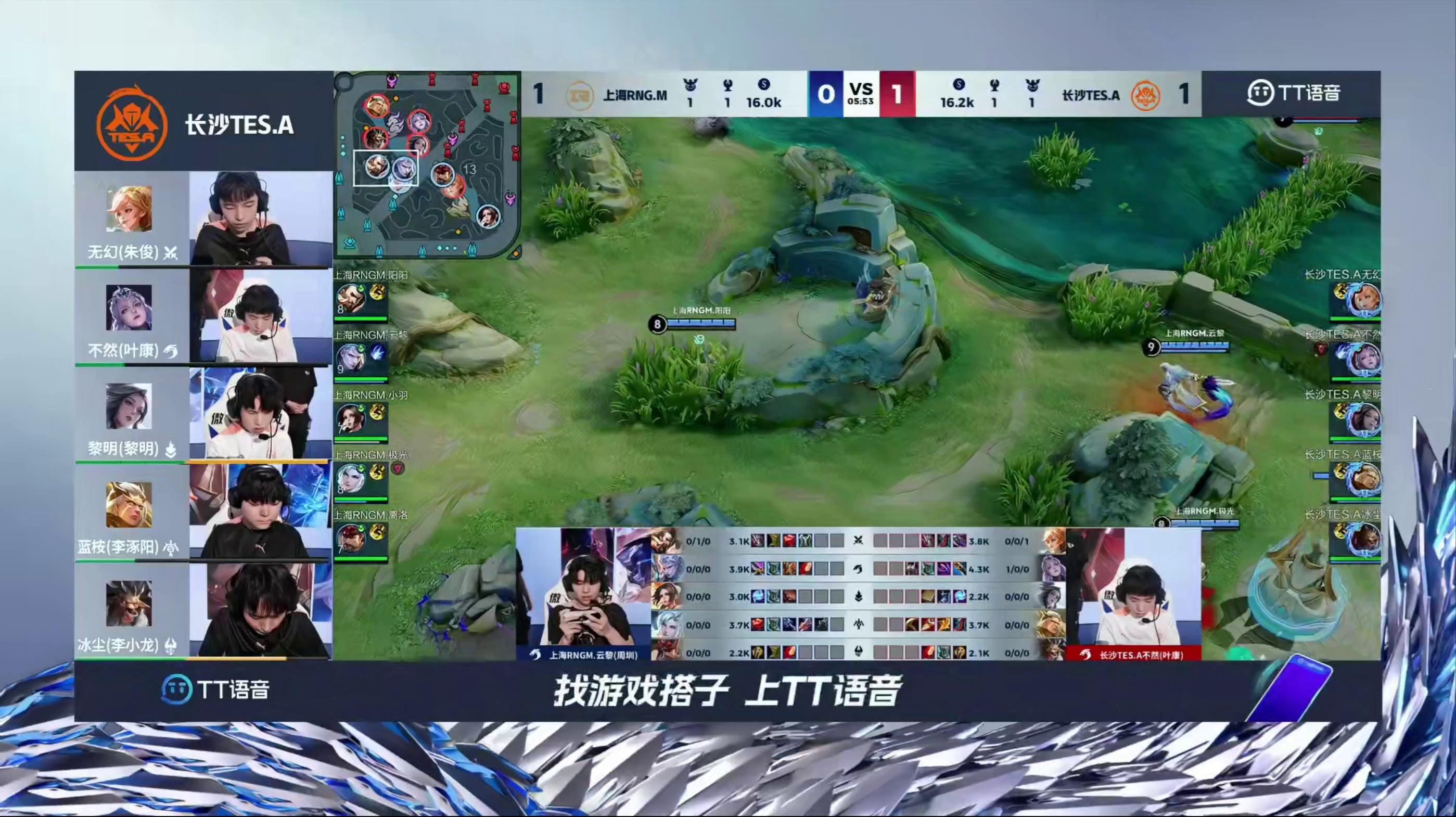
Task: Click the TT语音 logo beside the scoreboard
Action: point(1293,93)
